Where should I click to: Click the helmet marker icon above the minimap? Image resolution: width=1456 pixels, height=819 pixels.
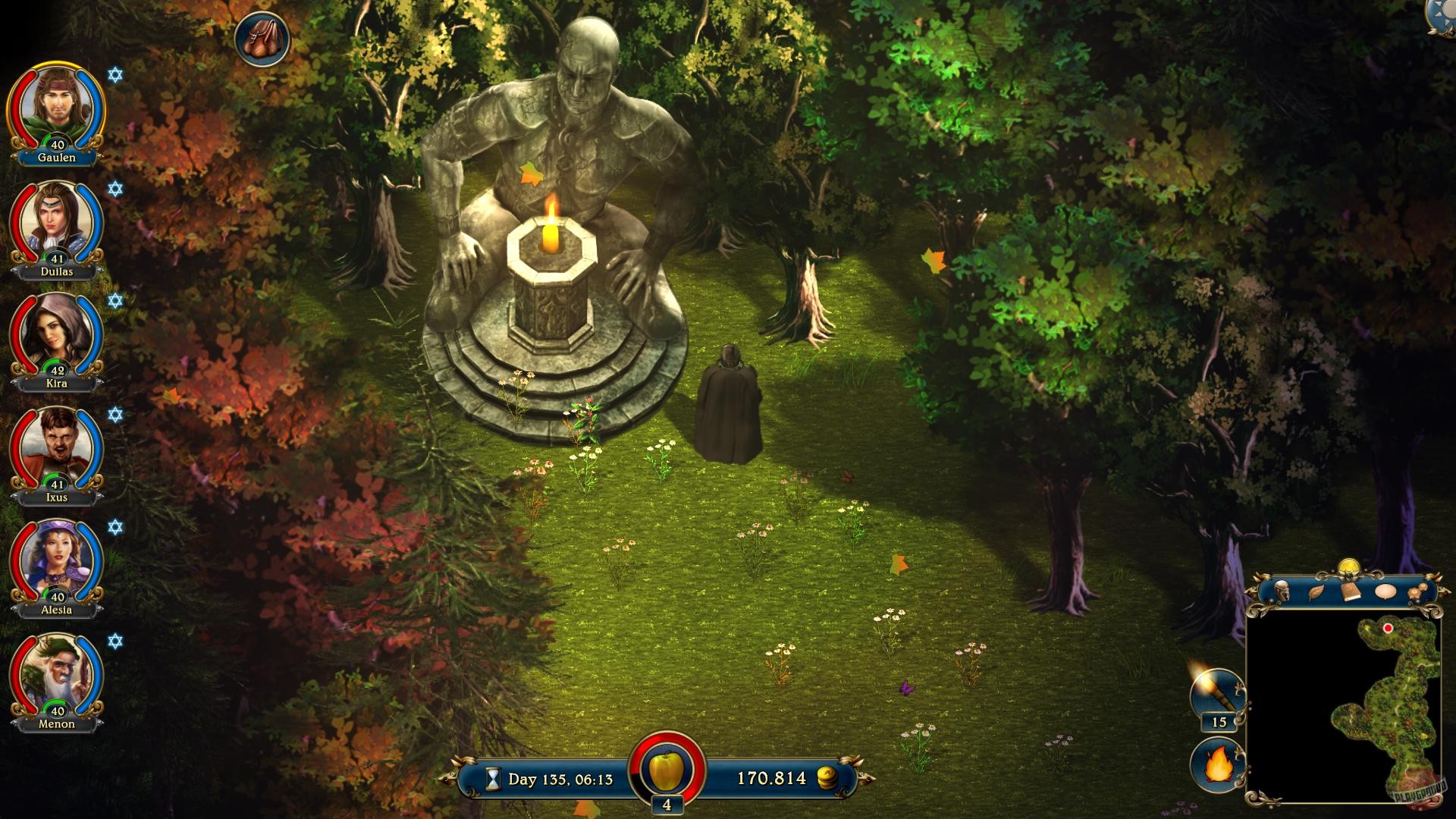click(1282, 591)
